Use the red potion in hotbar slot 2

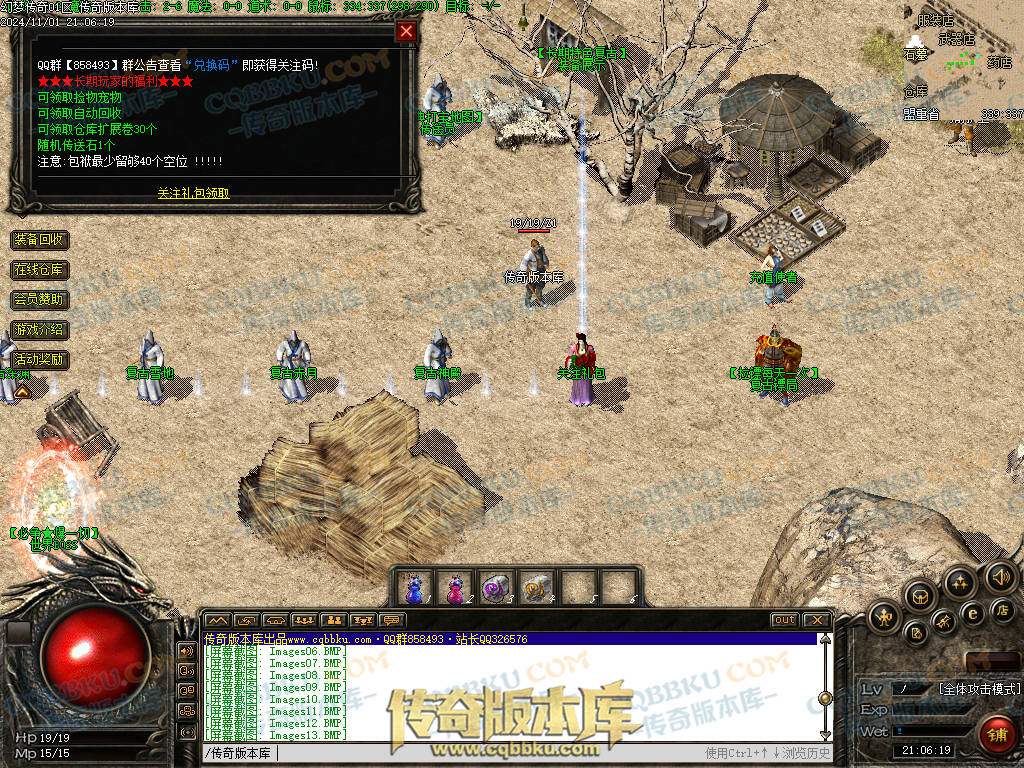click(455, 587)
